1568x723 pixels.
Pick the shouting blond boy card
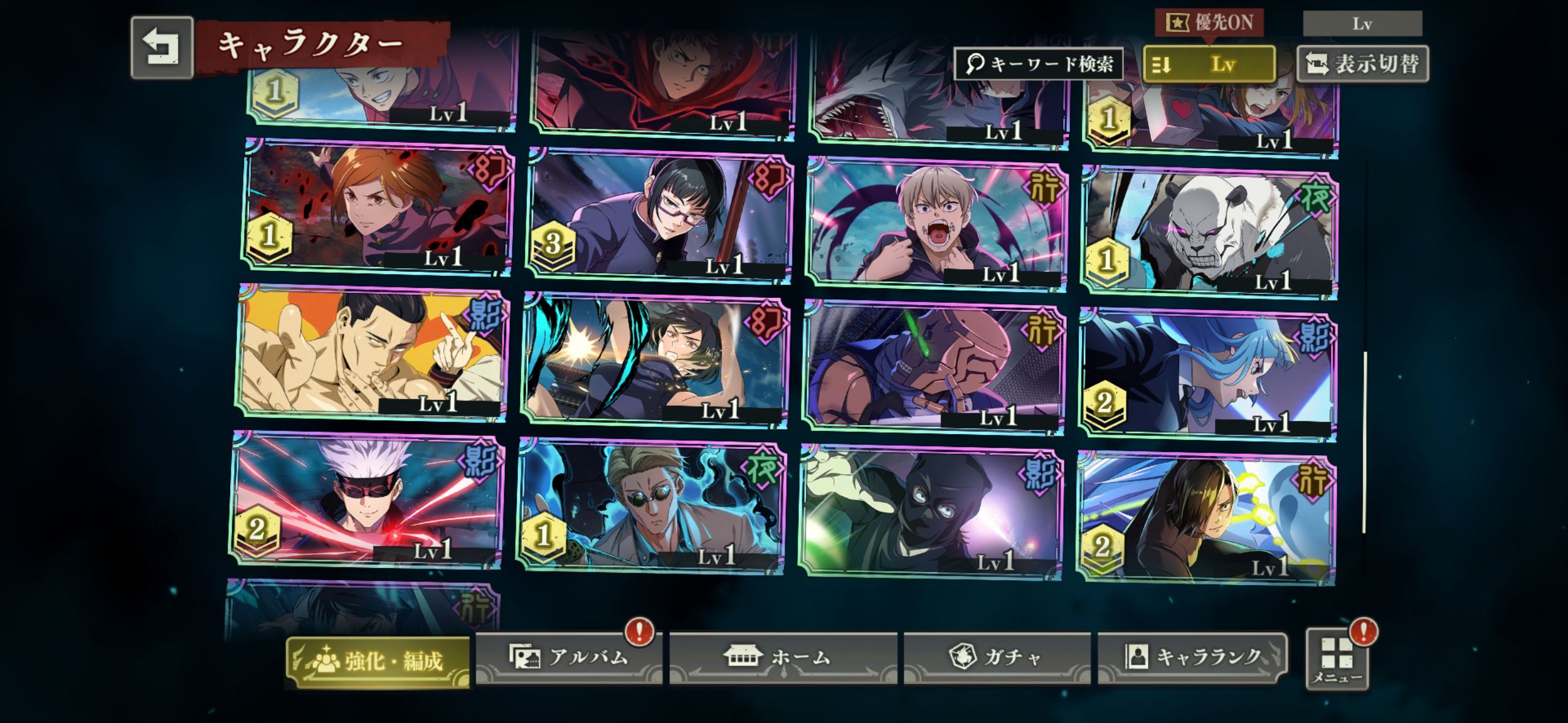tap(937, 222)
